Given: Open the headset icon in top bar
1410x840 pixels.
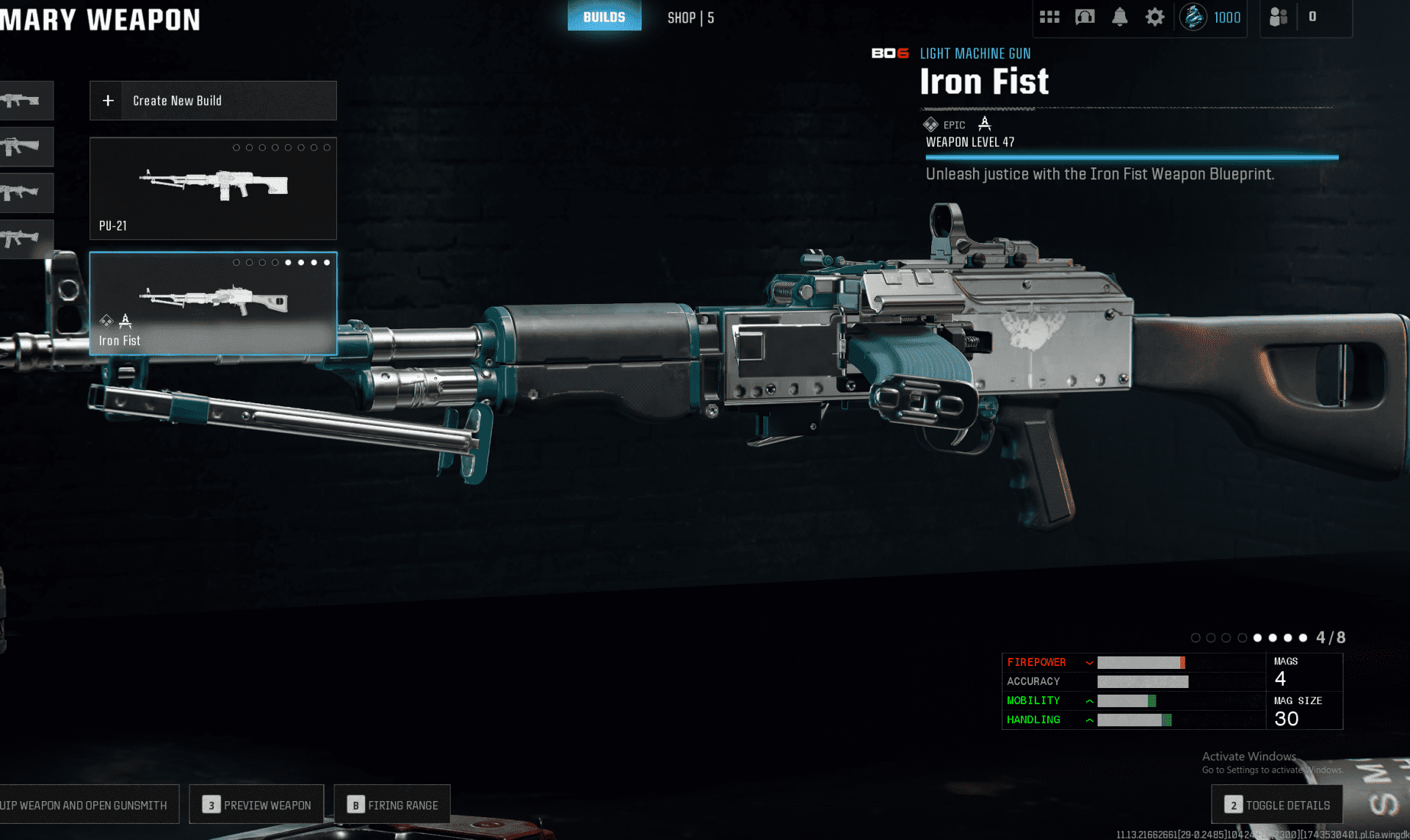Looking at the screenshot, I should [1085, 17].
